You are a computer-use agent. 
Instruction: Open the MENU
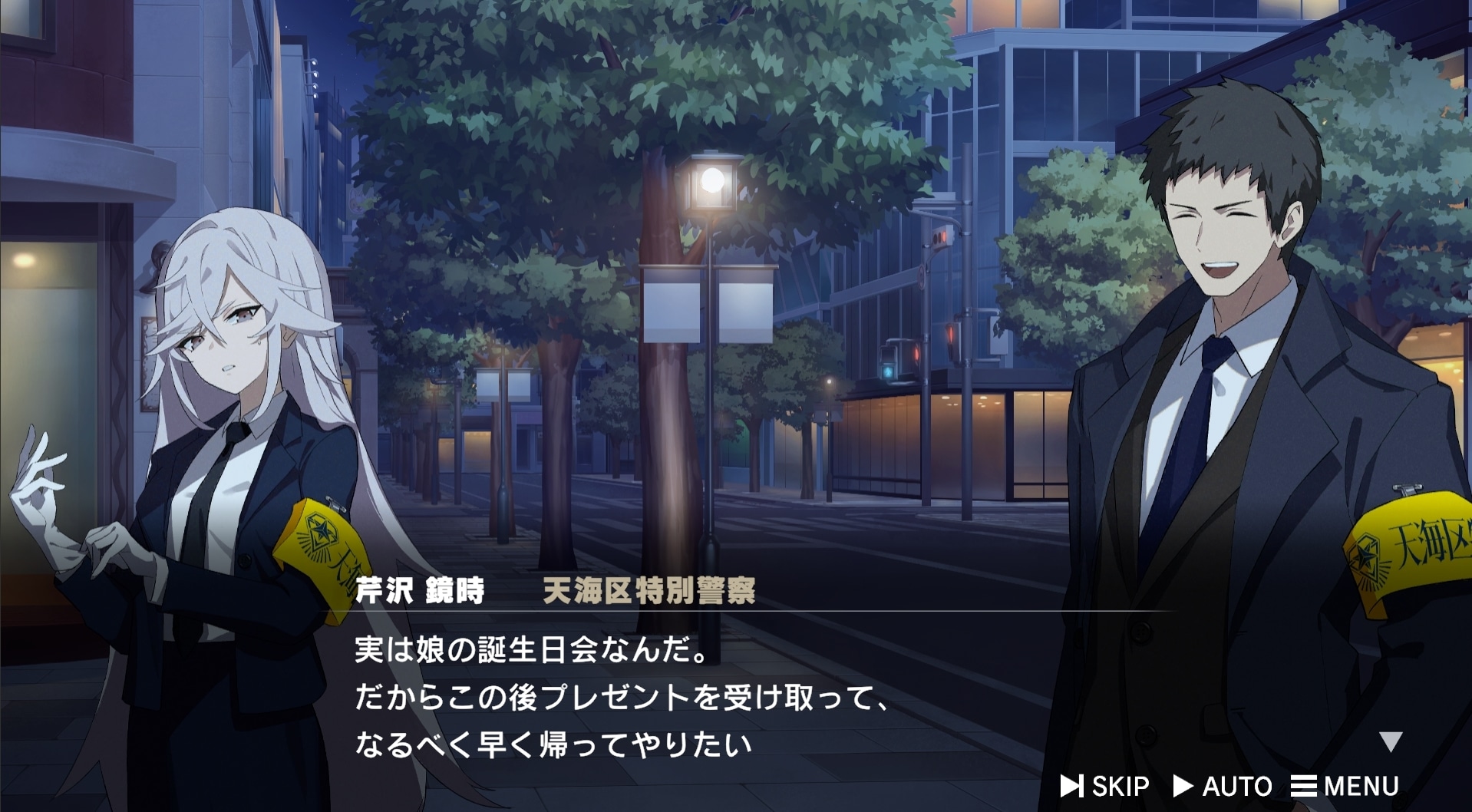pyautogui.click(x=1345, y=786)
